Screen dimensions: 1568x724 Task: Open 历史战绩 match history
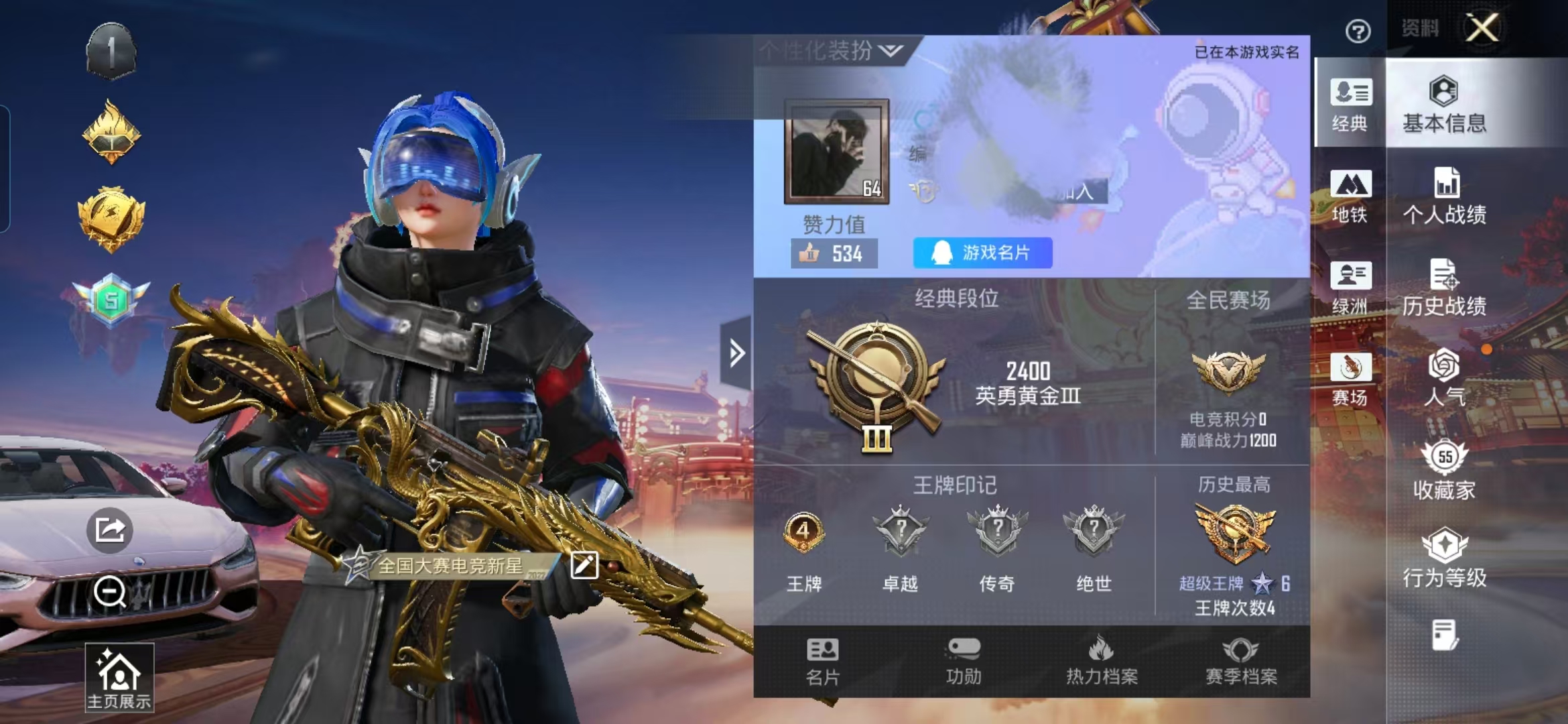click(x=1444, y=288)
